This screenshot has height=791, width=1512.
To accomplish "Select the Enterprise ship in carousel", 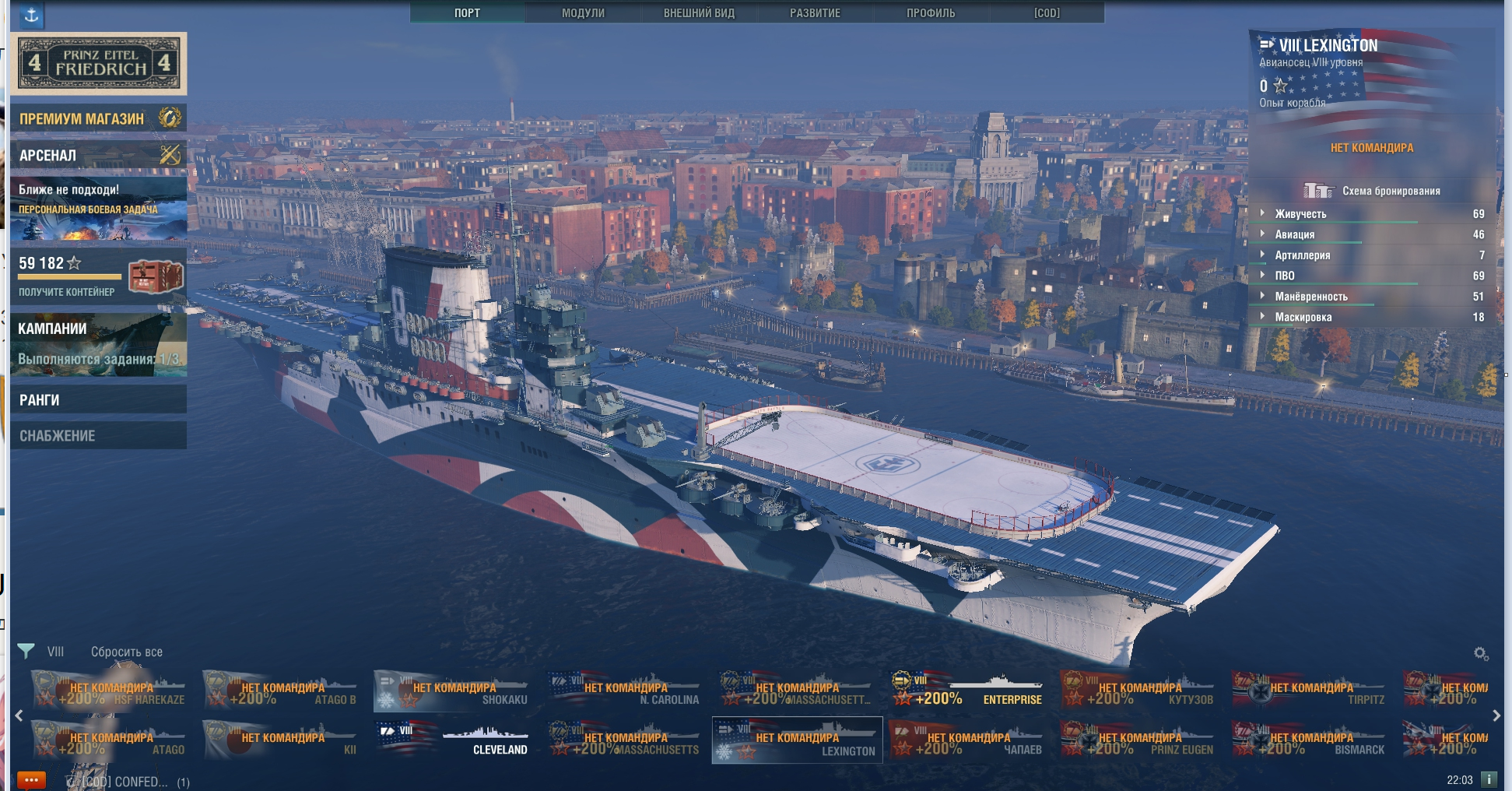I will tap(969, 690).
